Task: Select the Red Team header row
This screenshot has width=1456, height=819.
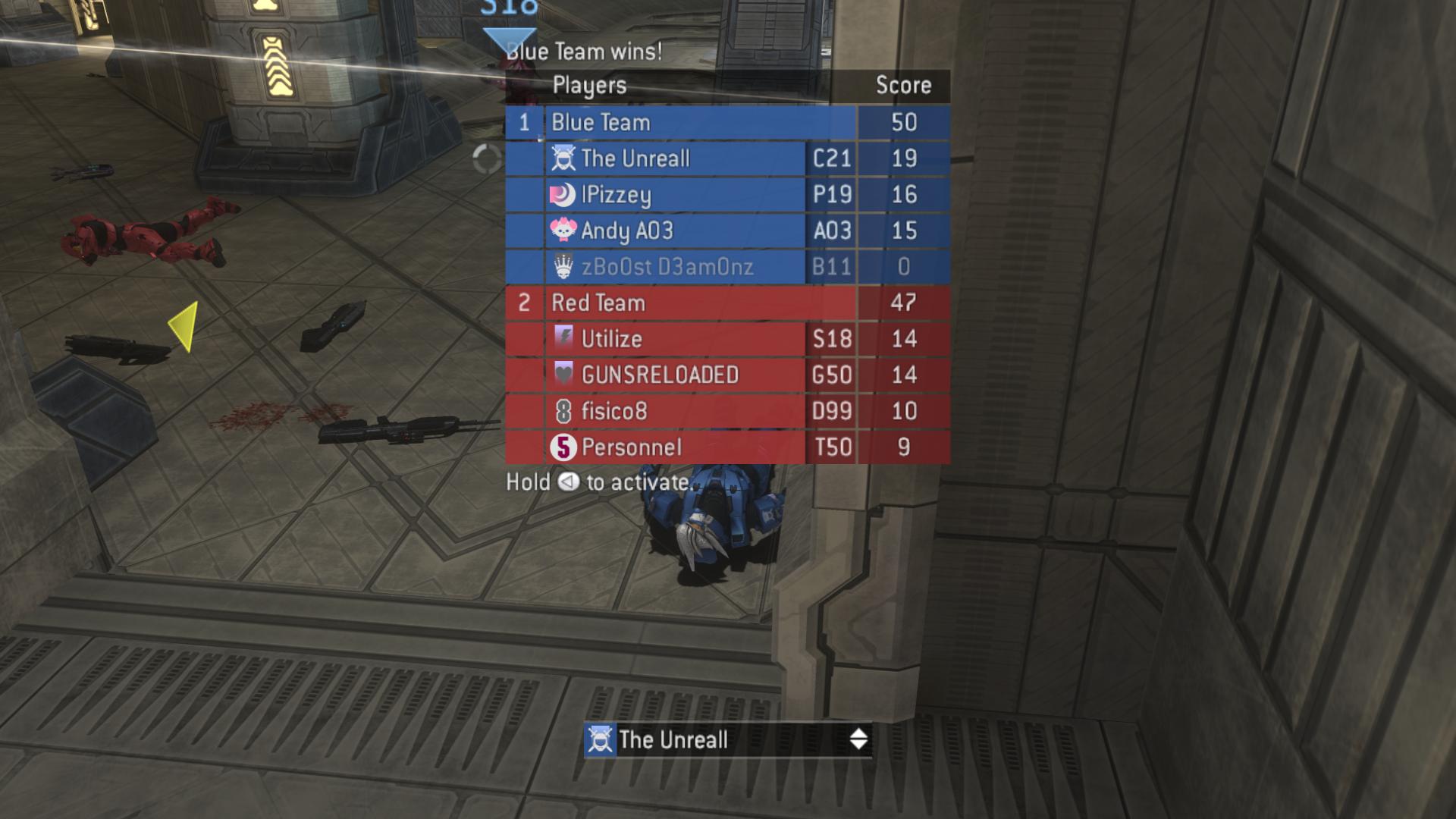Action: (698, 303)
